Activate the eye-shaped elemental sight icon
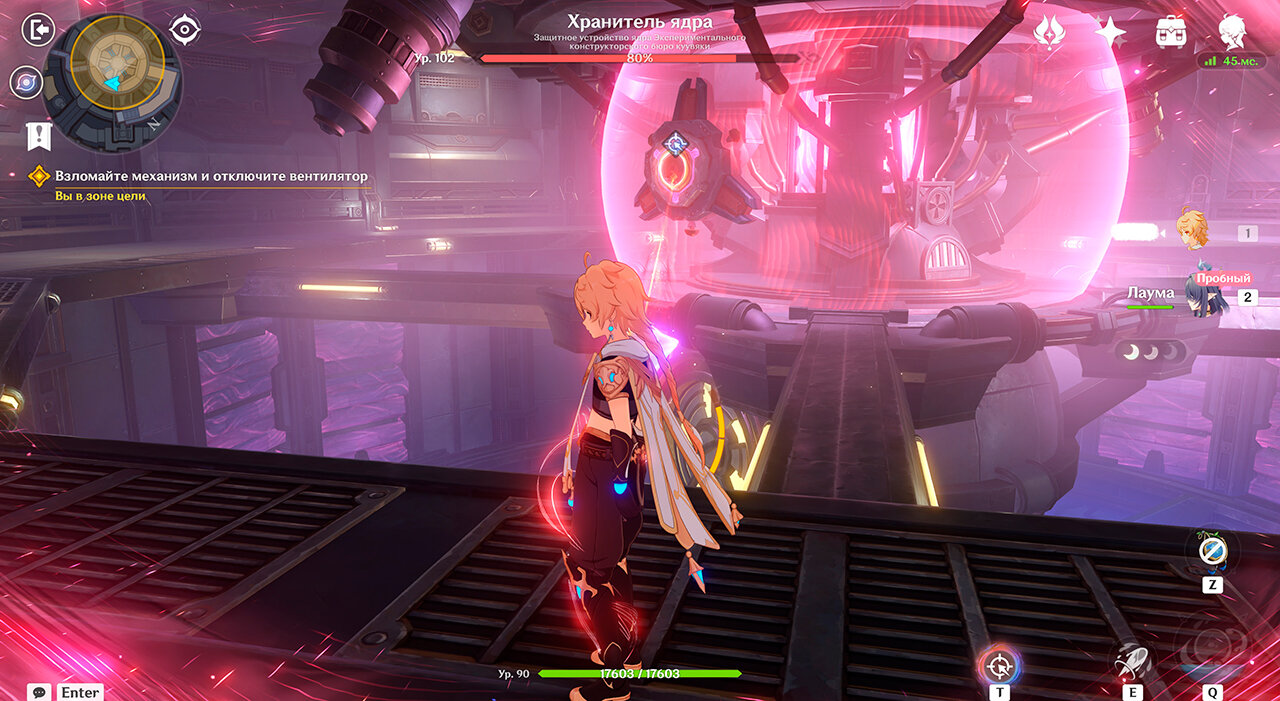Screen dimensions: 1280x701 tap(185, 30)
